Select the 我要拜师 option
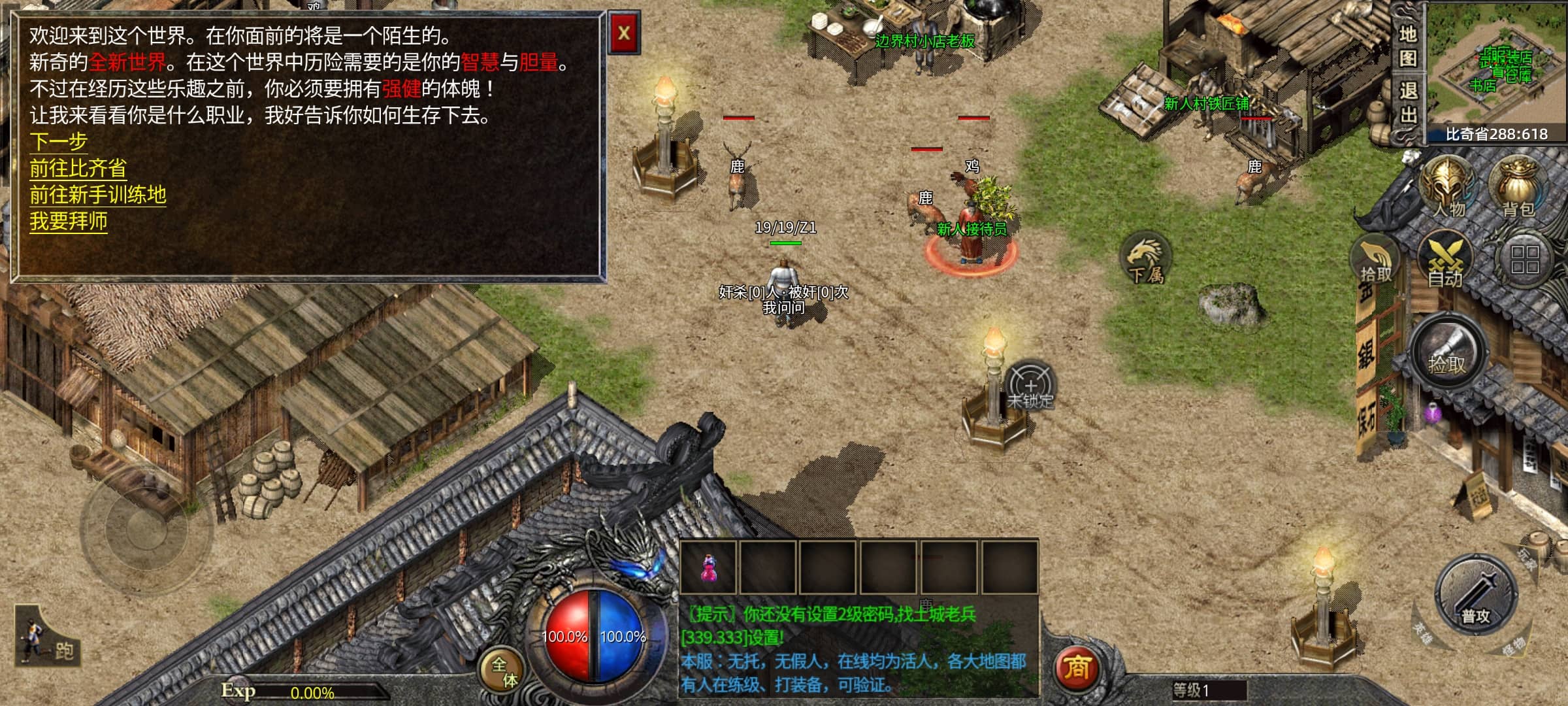 click(x=68, y=222)
